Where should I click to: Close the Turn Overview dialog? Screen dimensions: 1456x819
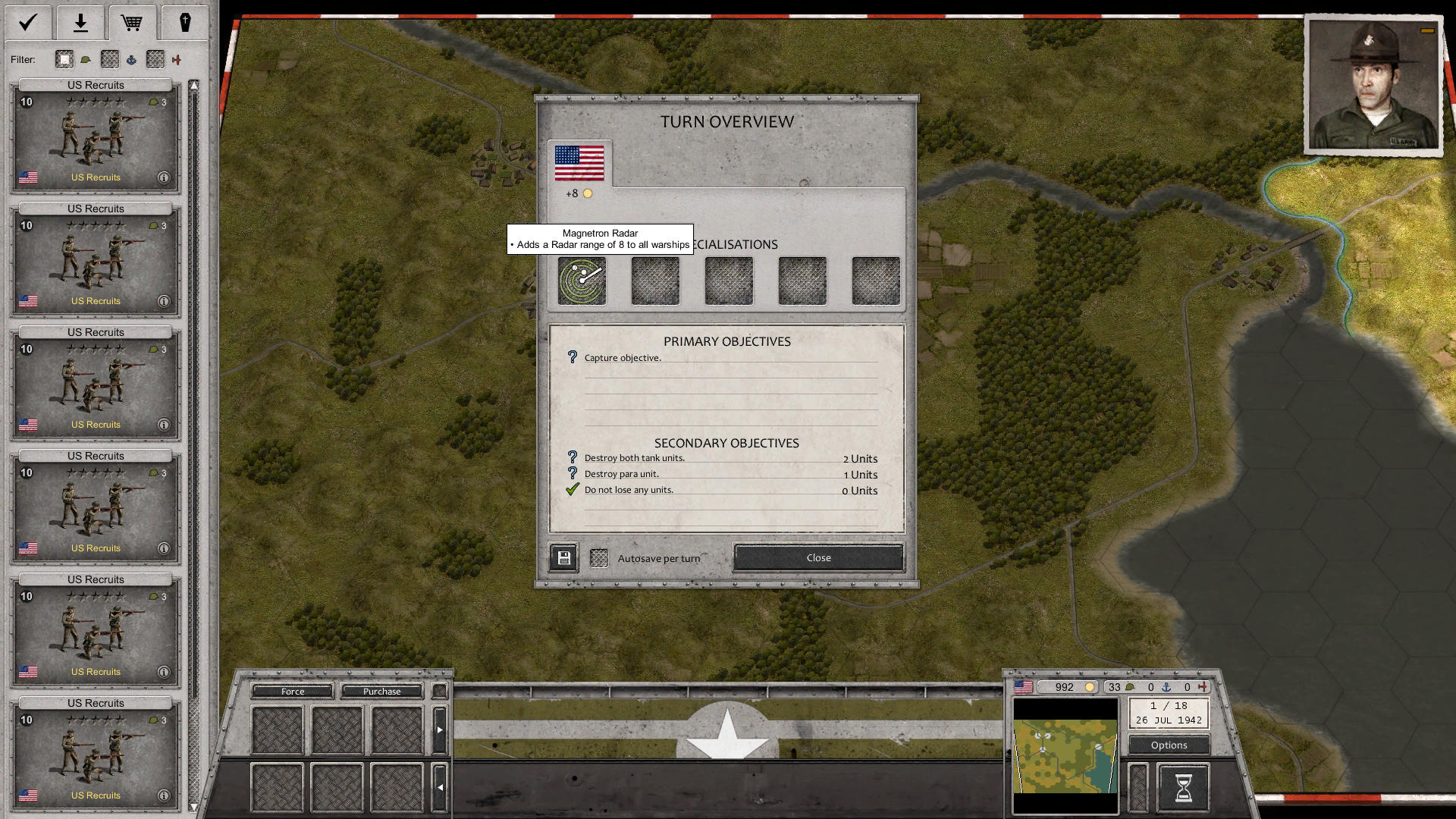tap(817, 557)
